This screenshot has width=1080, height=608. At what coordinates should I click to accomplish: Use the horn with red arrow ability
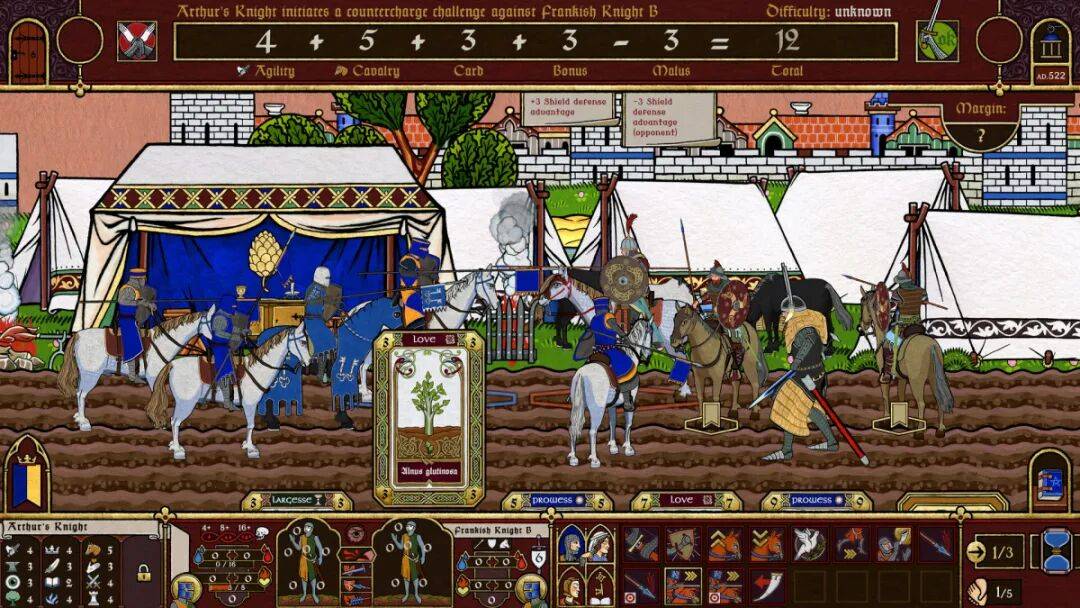point(767,585)
